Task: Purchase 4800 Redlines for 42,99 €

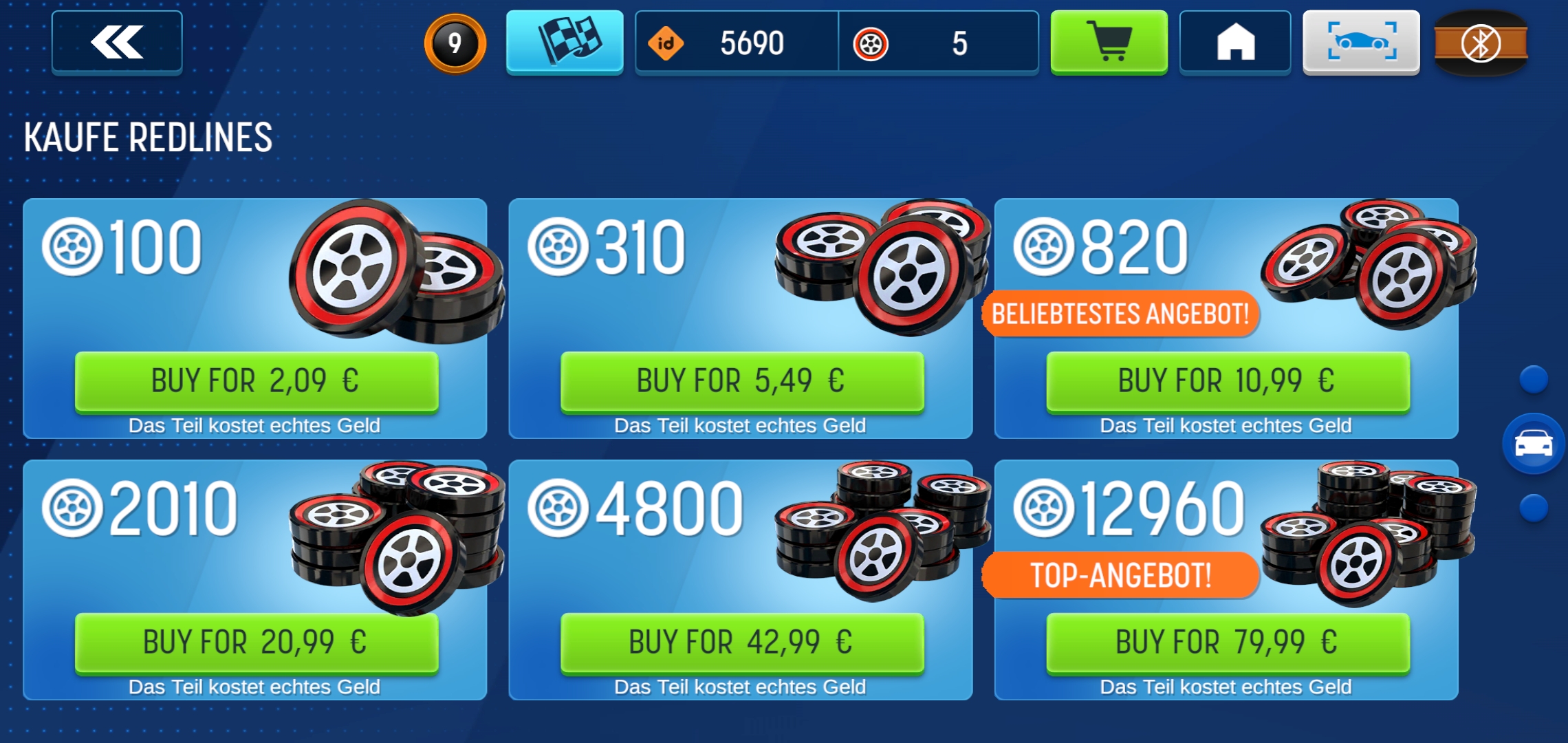Action: pyautogui.click(x=741, y=643)
